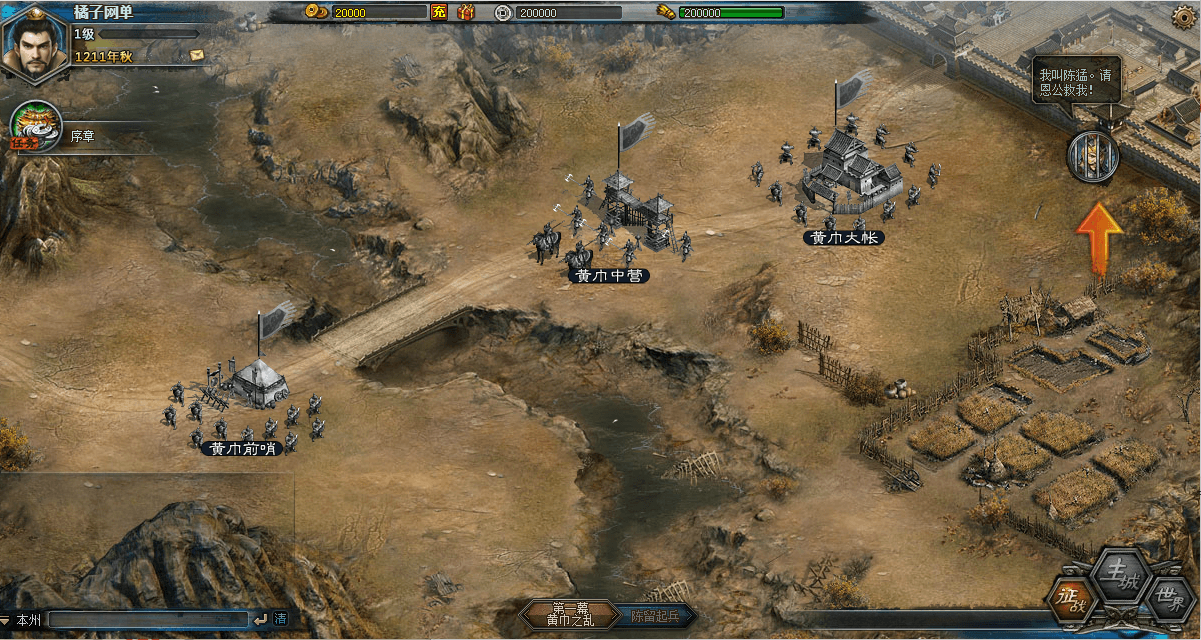Open the gift box icon
1201x640 pixels.
click(465, 12)
